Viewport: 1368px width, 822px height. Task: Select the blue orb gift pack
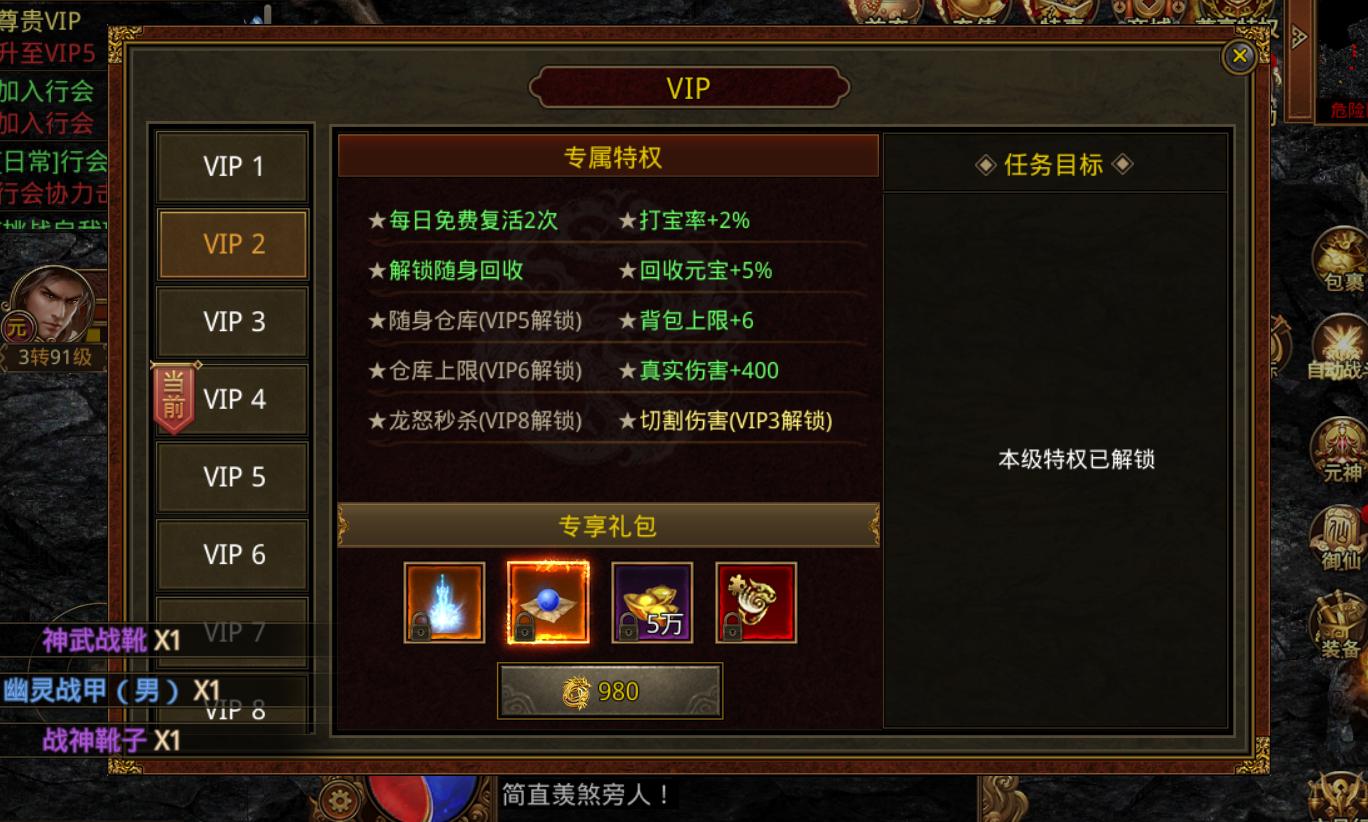pos(548,601)
